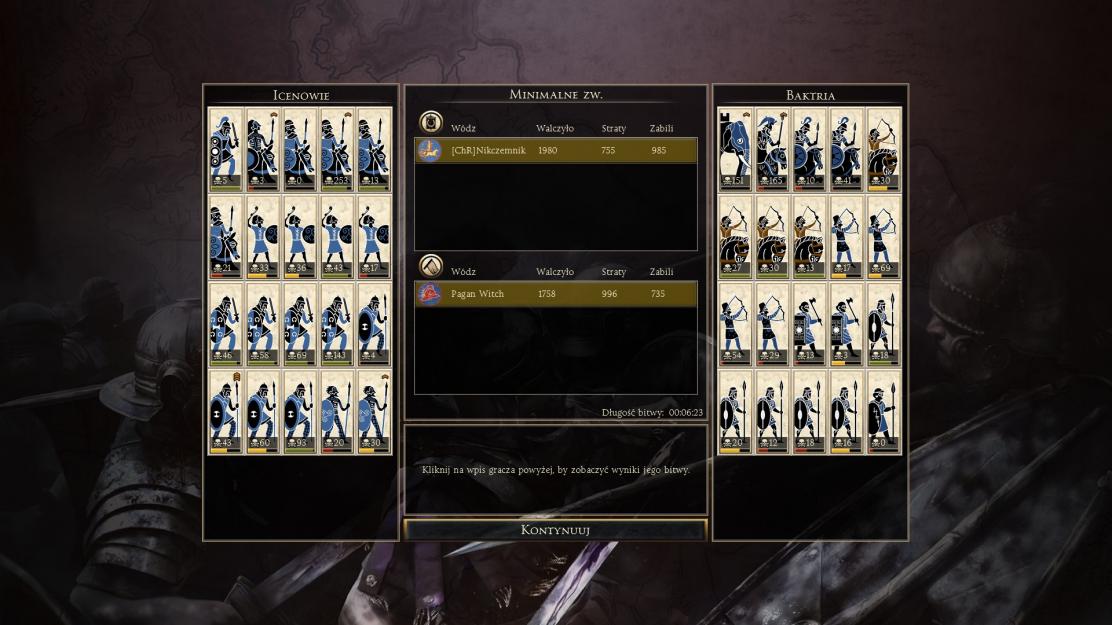Image resolution: width=1112 pixels, height=625 pixels.
Task: Select the Baktria elephant unit card
Action: pyautogui.click(x=735, y=148)
